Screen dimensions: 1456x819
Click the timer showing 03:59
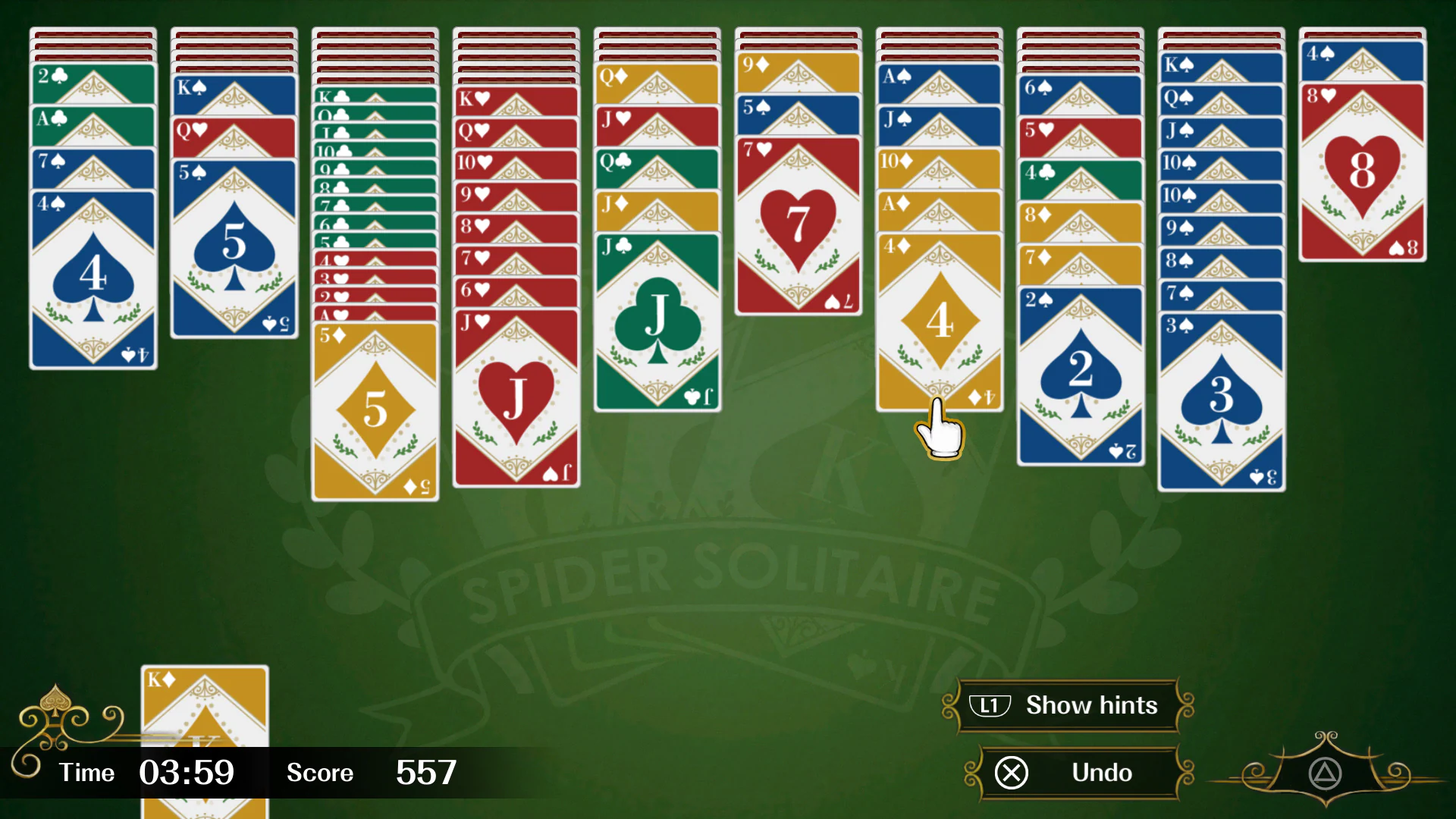point(187,773)
